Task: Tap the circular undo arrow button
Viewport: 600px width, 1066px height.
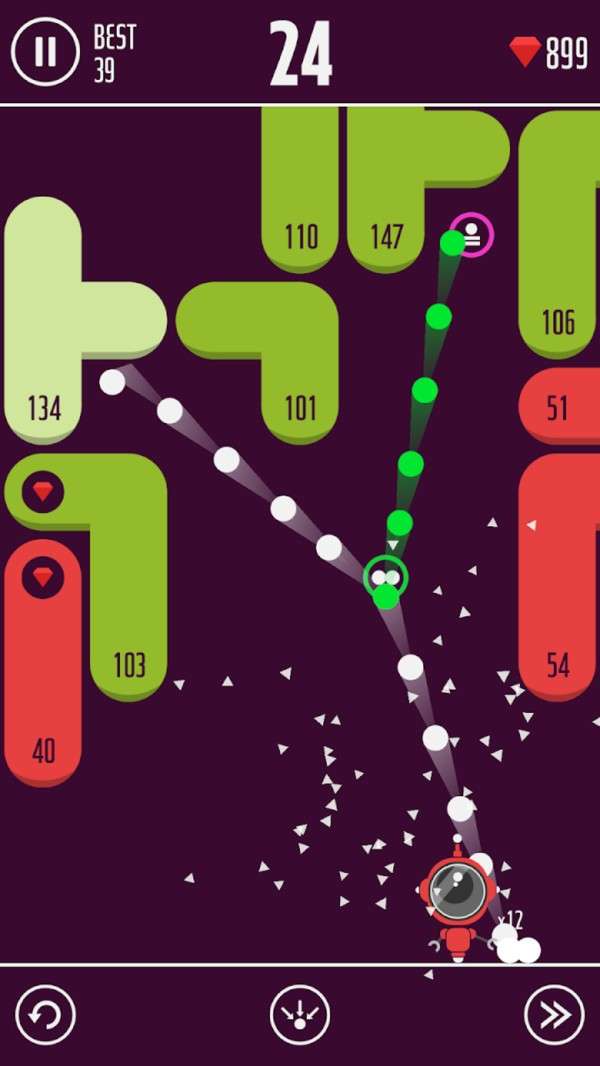Action: [x=45, y=1015]
